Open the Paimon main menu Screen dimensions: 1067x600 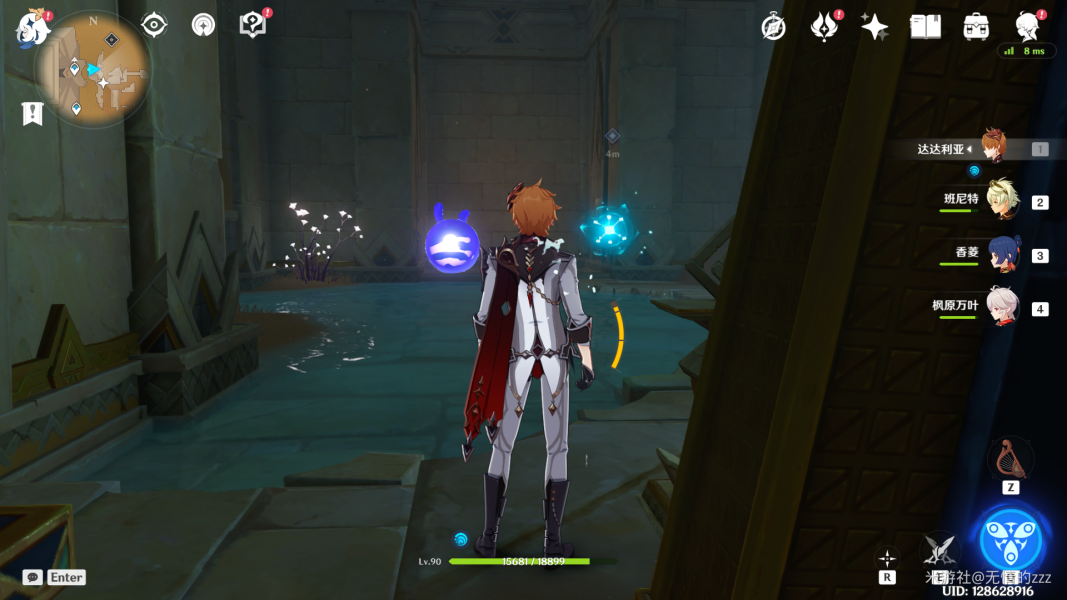pyautogui.click(x=33, y=29)
